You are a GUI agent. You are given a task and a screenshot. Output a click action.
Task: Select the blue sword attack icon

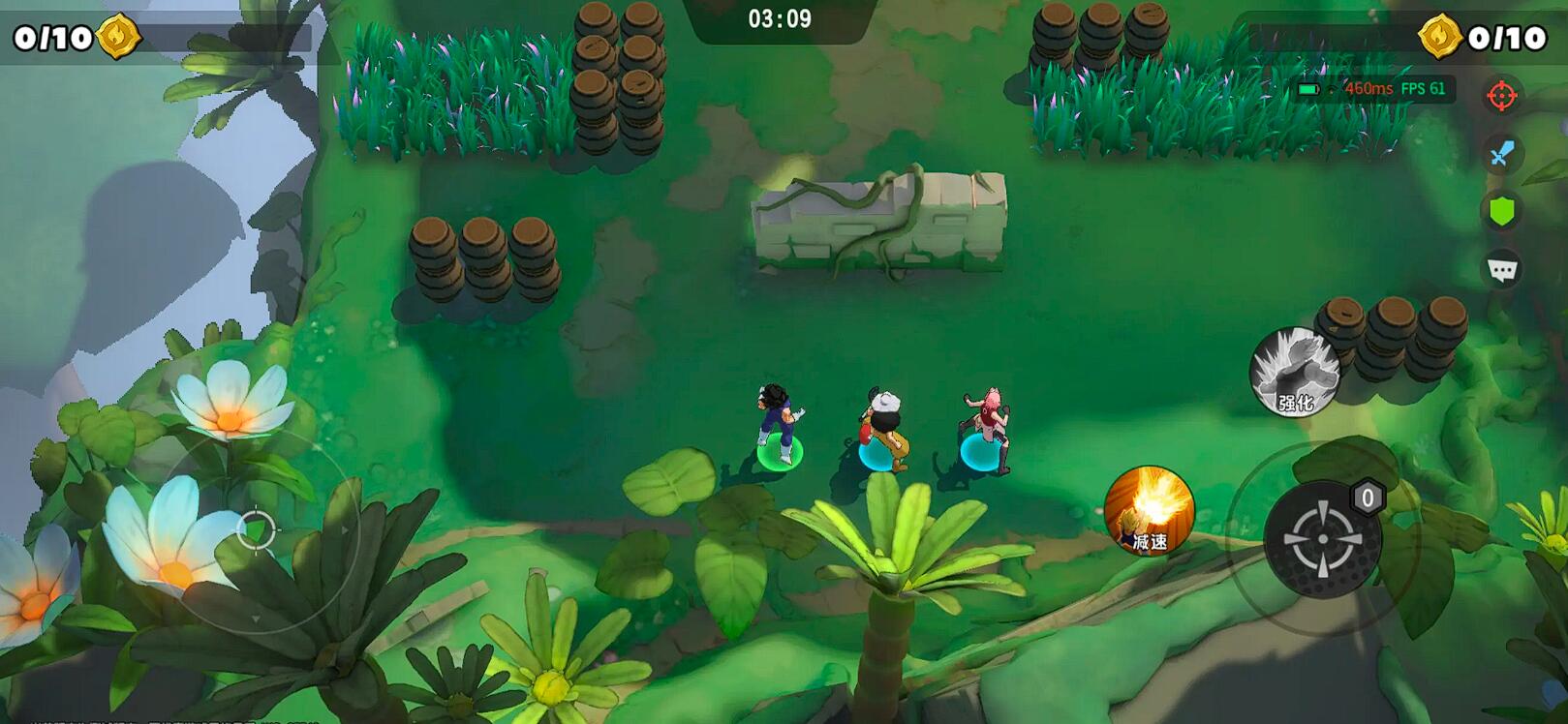[1501, 153]
